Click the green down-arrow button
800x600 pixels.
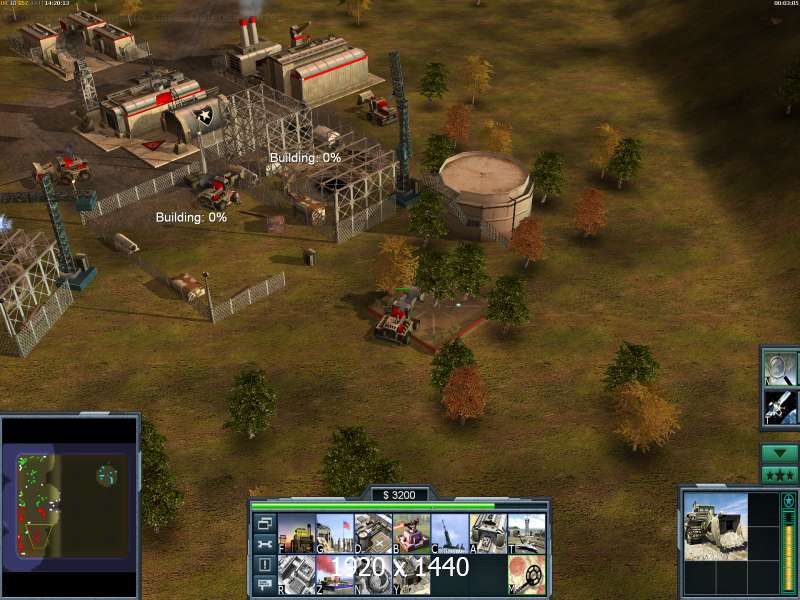(779, 453)
